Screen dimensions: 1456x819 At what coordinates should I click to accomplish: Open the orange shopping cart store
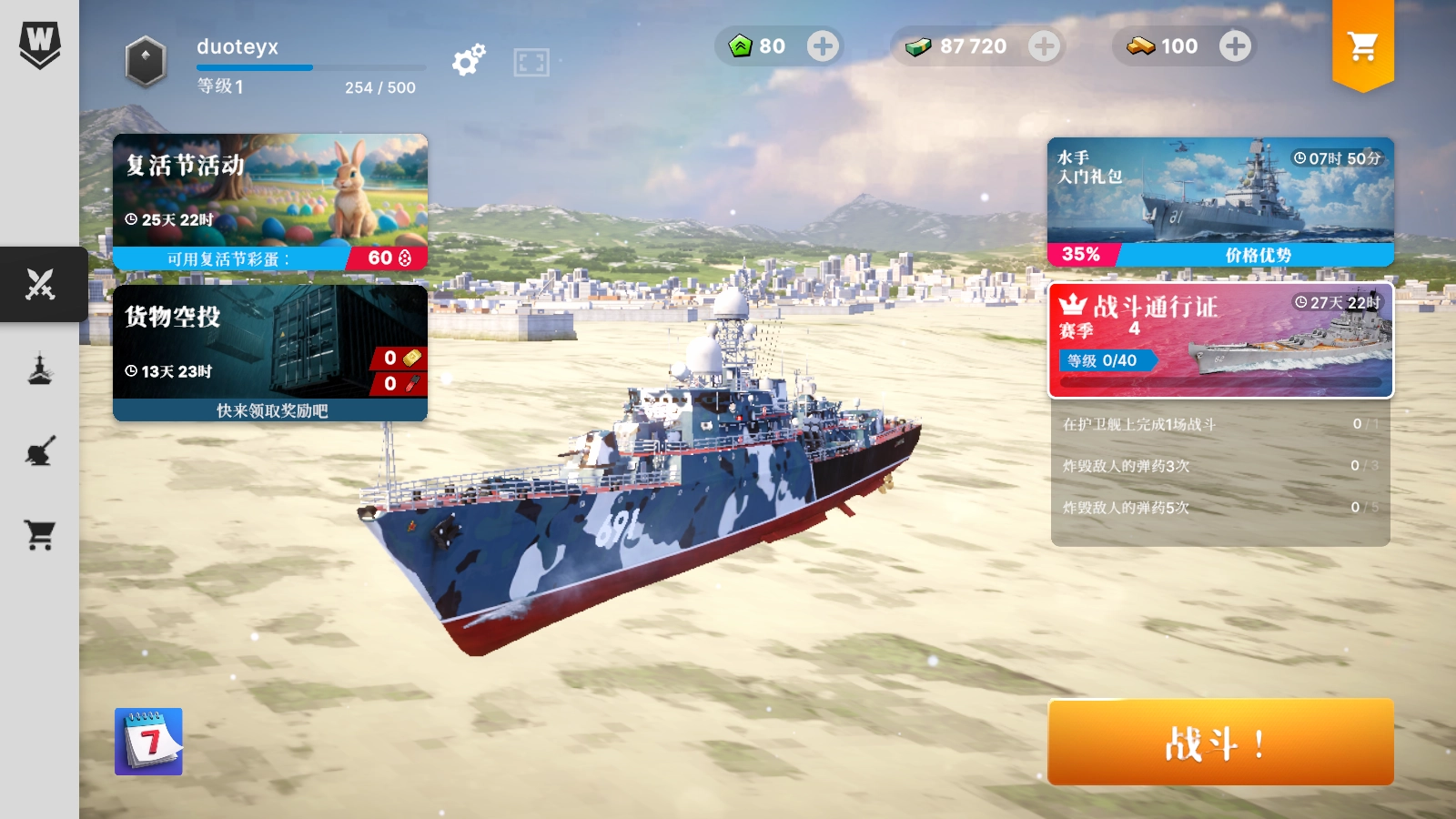tap(1362, 45)
